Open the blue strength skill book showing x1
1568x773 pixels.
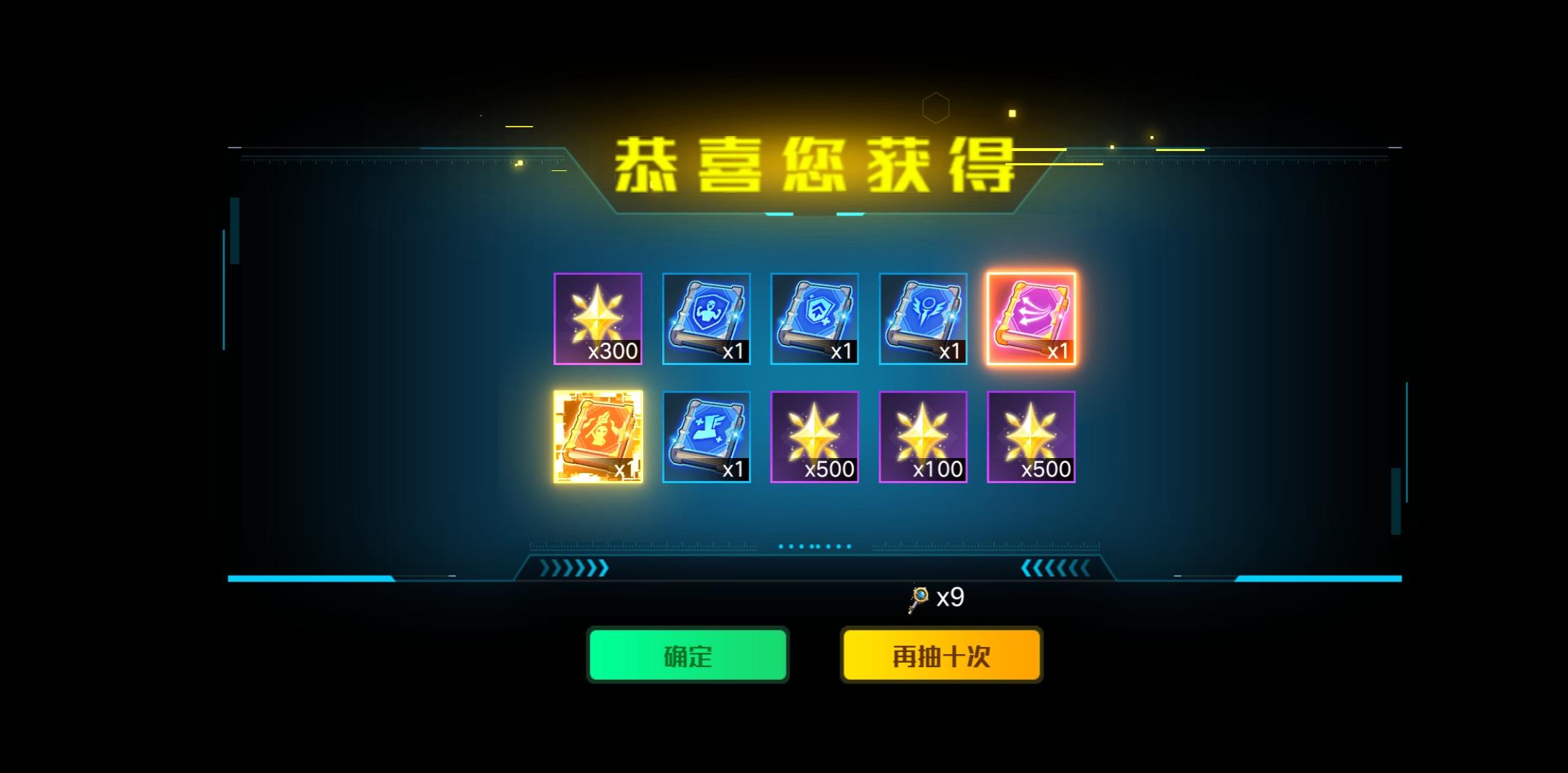click(x=707, y=319)
